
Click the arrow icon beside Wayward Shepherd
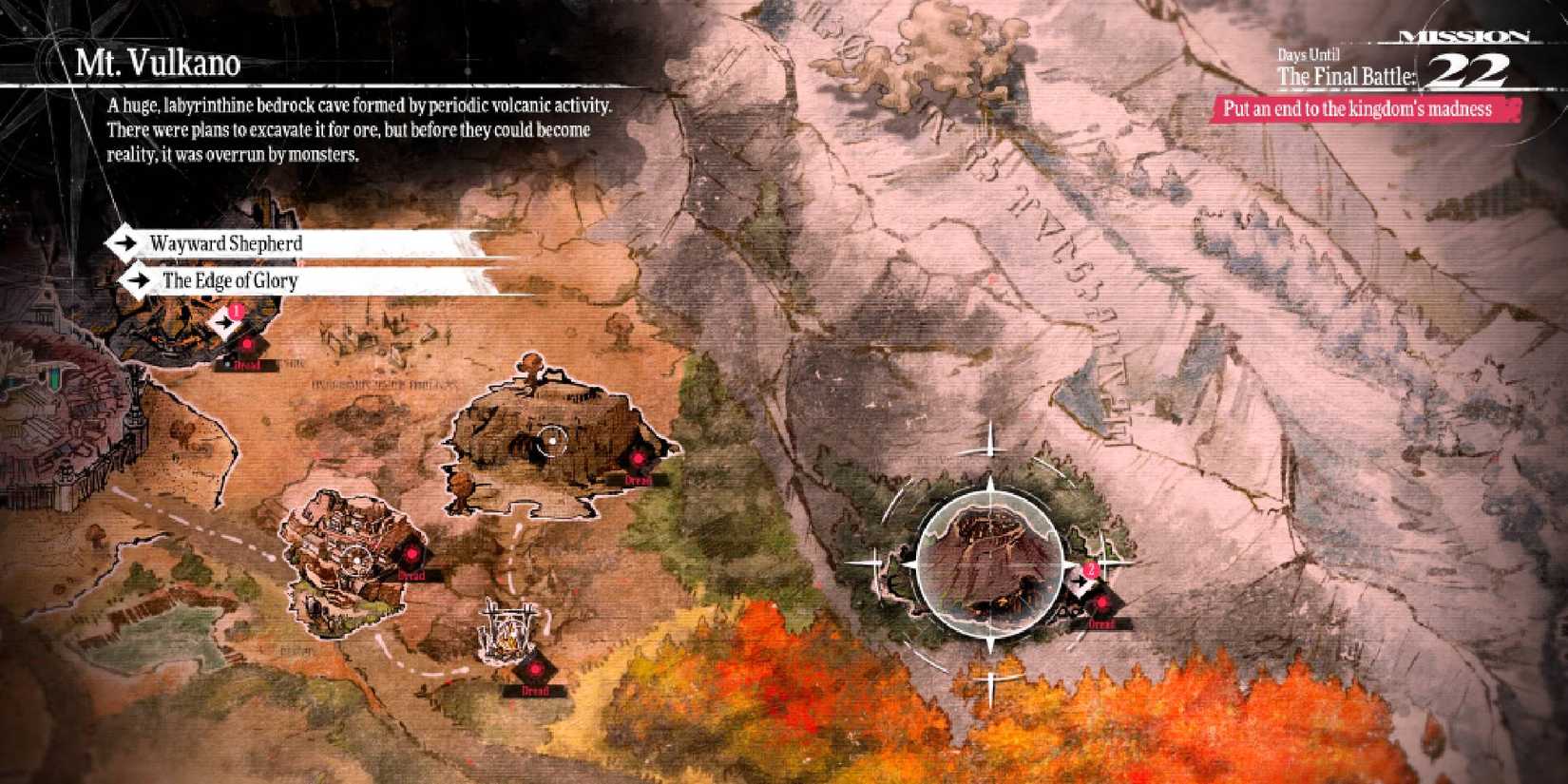coord(126,244)
